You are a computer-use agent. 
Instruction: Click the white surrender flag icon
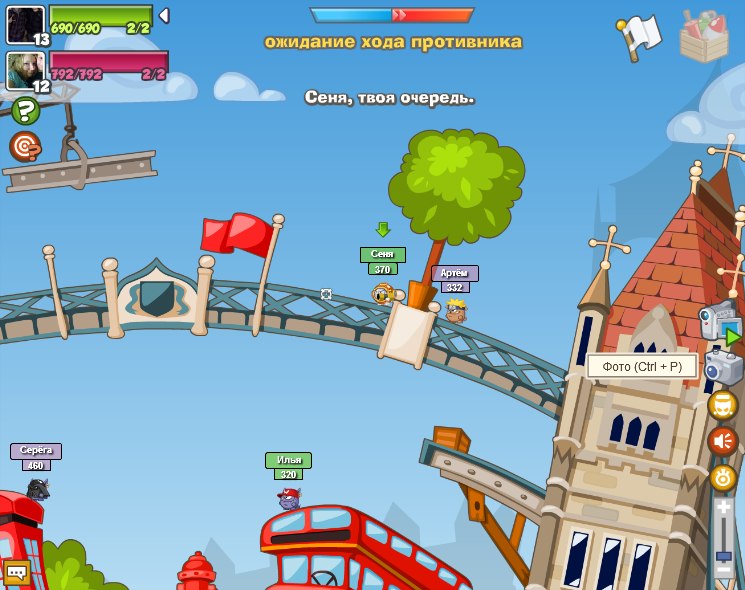(x=640, y=35)
